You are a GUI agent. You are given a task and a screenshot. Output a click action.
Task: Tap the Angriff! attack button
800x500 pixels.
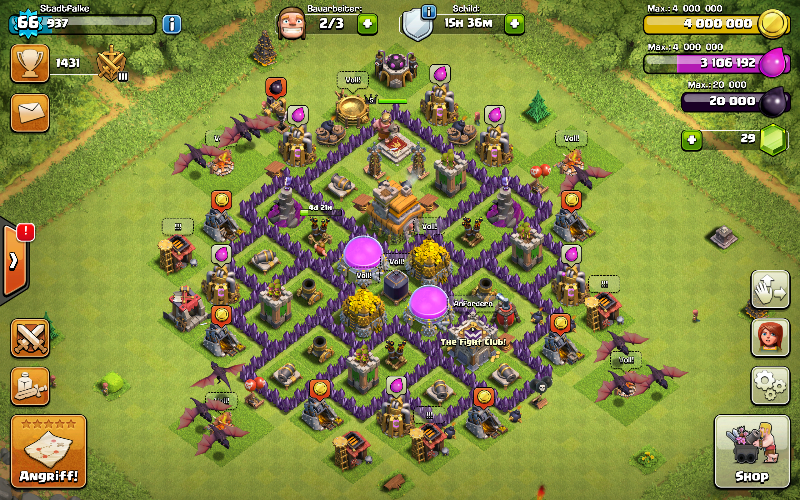(48, 451)
